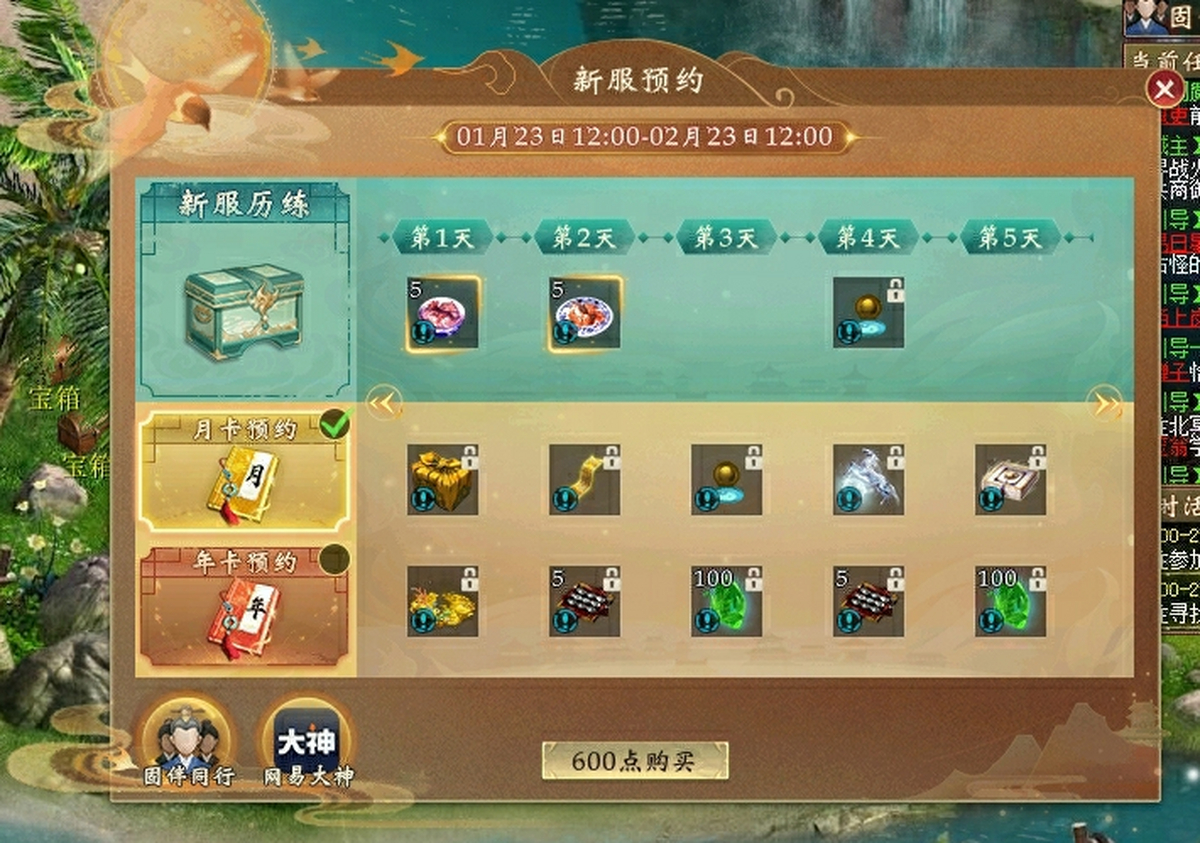Open the 网易大神 app icon
Image resolution: width=1200 pixels, height=843 pixels.
[x=307, y=742]
